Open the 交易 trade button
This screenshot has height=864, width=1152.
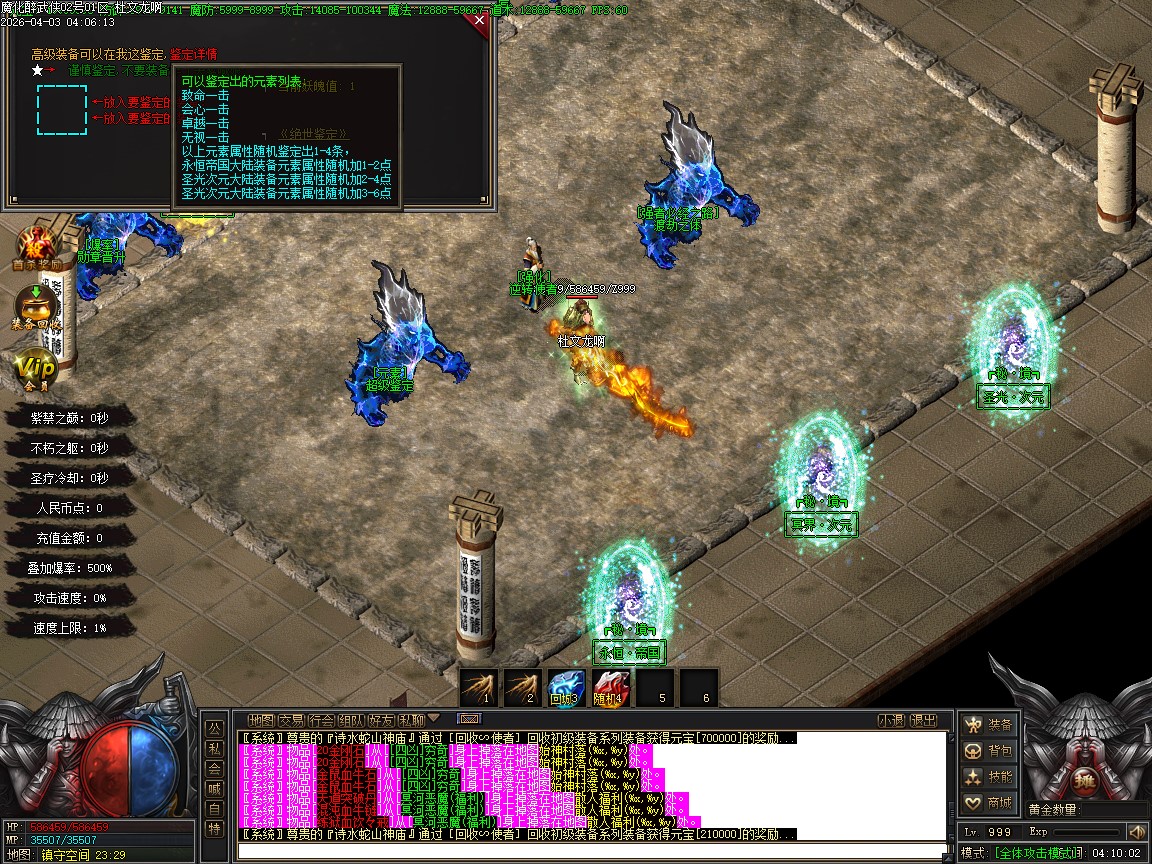pyautogui.click(x=291, y=720)
